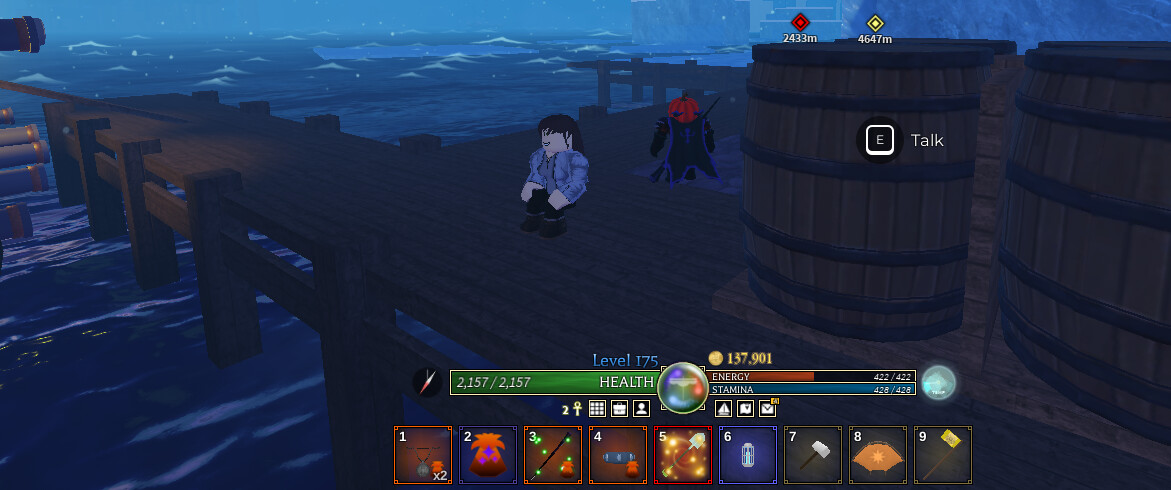
Task: Open the briefcase menu icon
Action: [619, 408]
